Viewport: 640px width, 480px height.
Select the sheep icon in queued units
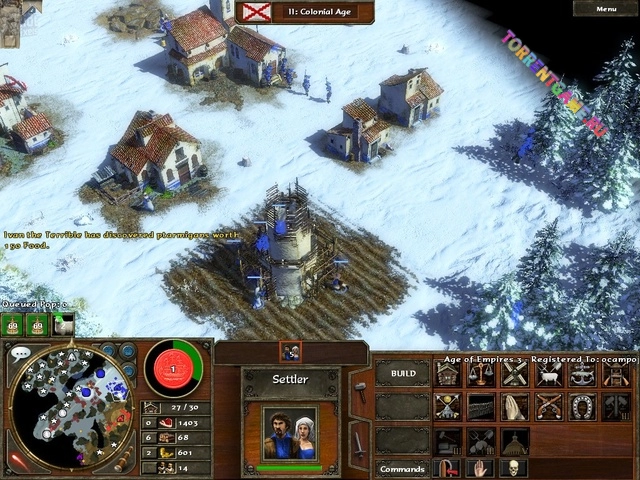point(63,324)
